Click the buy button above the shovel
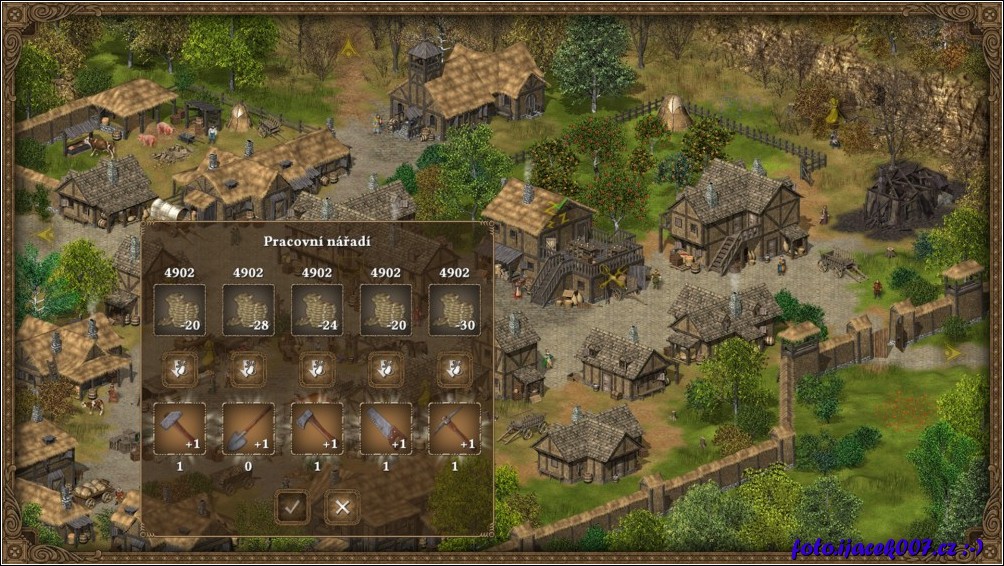The width and height of the screenshot is (1004, 566). (248, 370)
